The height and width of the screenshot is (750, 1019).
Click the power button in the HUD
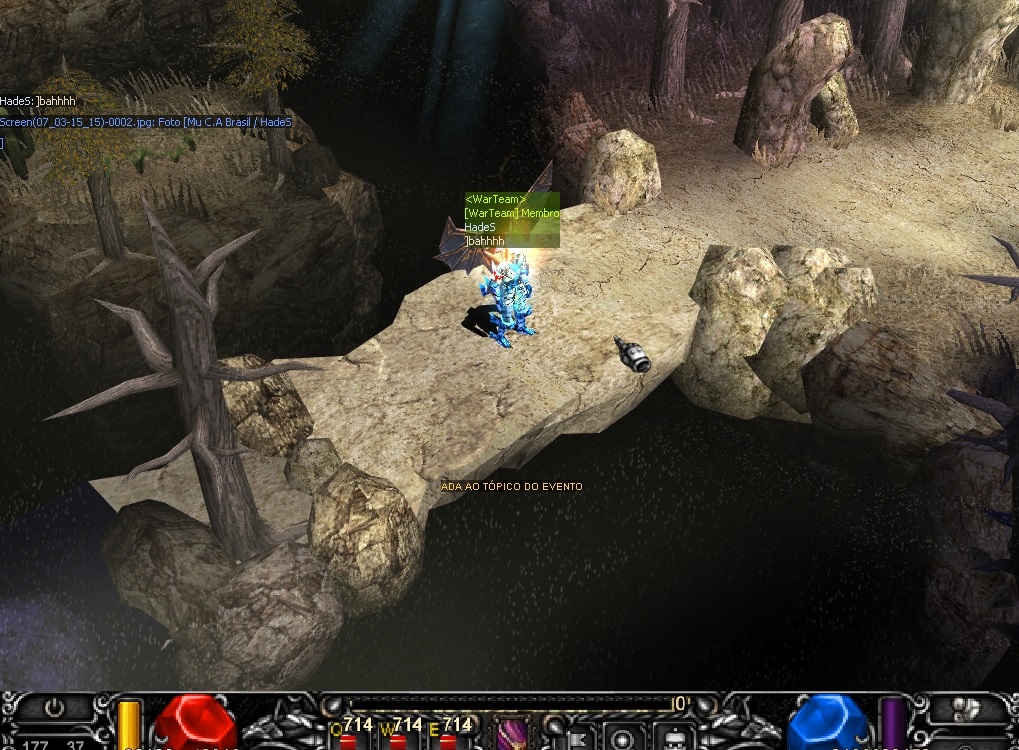[54, 706]
